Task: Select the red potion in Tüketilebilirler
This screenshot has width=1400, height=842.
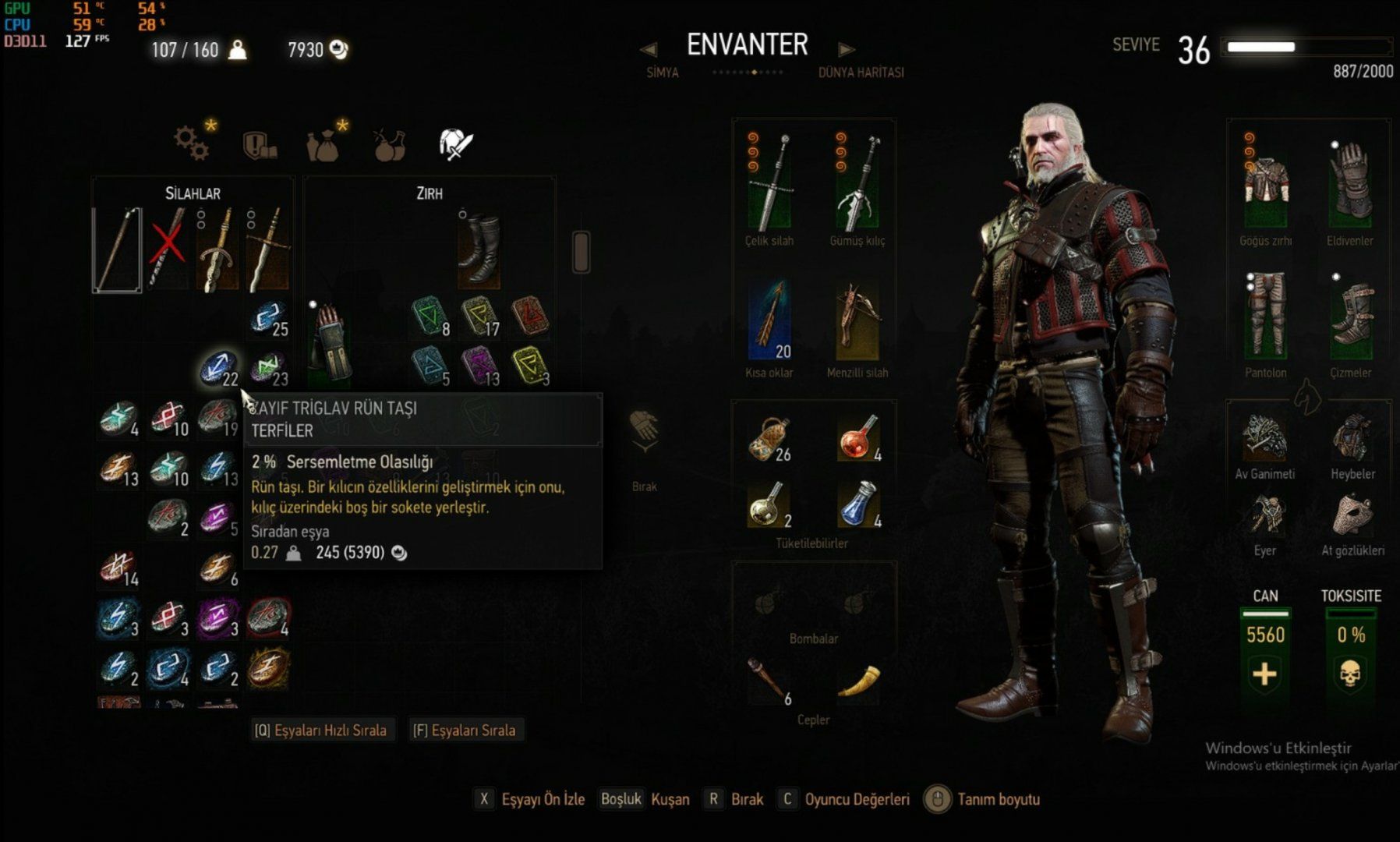Action: pyautogui.click(x=859, y=438)
